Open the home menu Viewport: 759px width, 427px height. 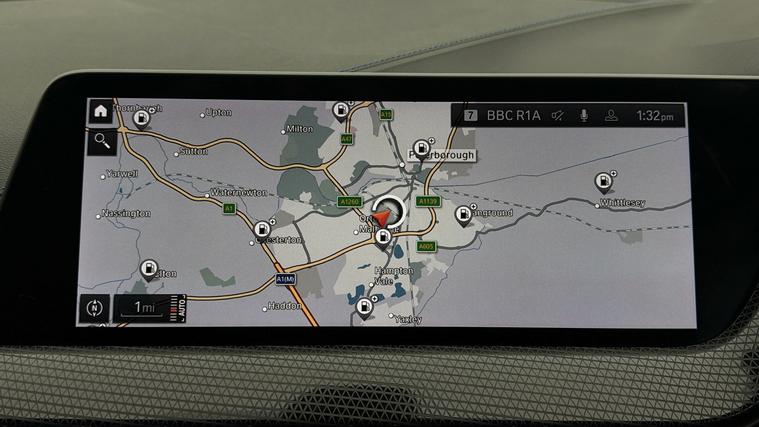pos(100,112)
